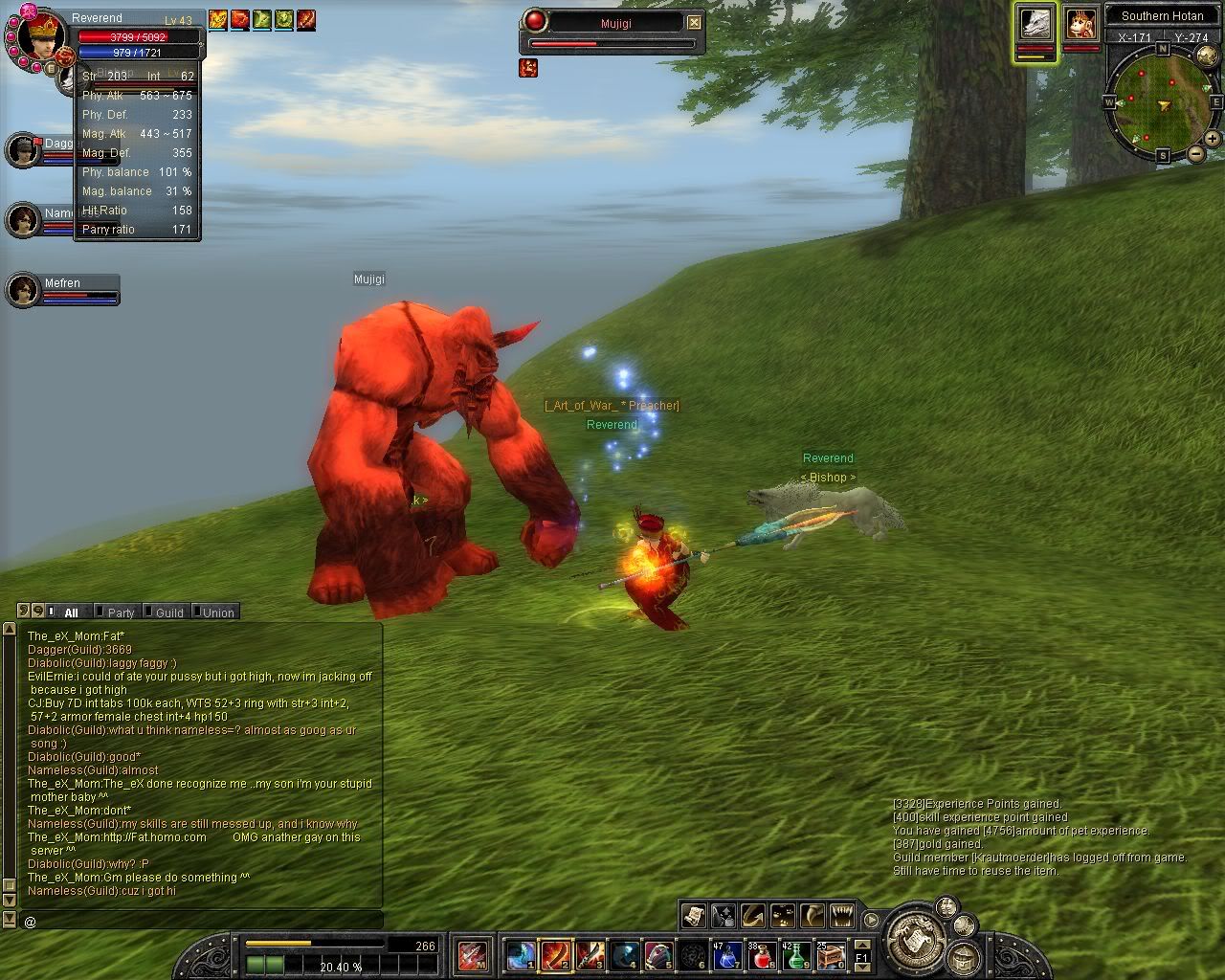Image resolution: width=1225 pixels, height=980 pixels.
Task: Select the monkey pet portrait
Action: point(1081,24)
